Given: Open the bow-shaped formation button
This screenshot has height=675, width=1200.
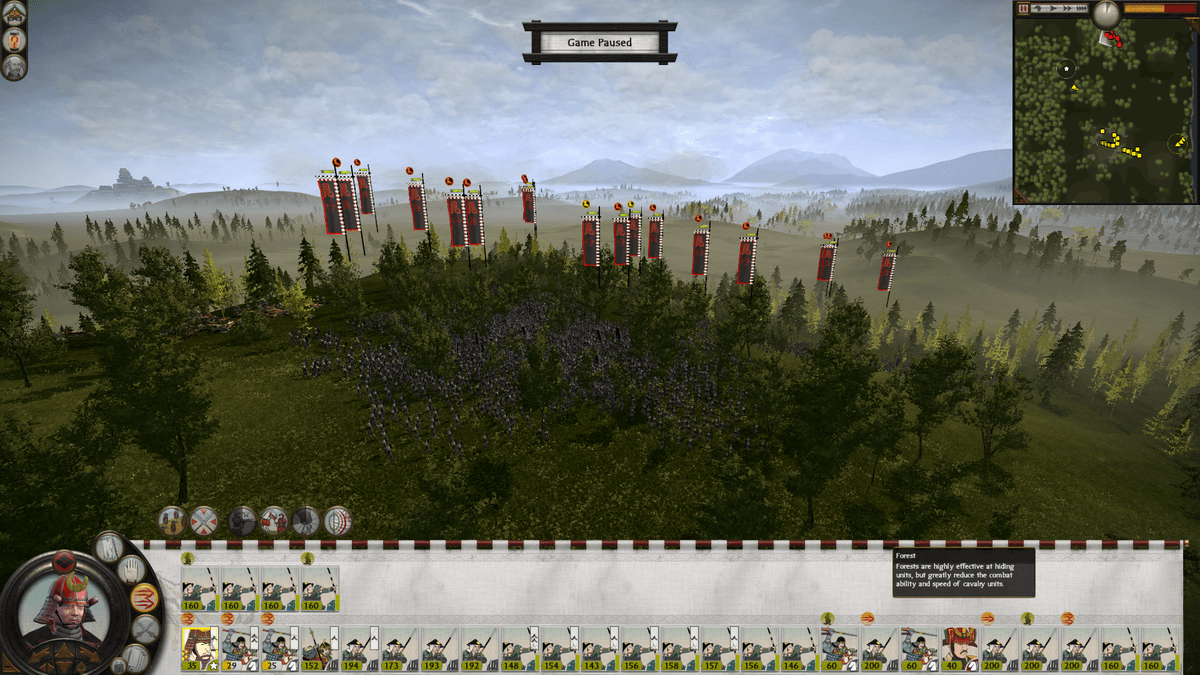Looking at the screenshot, I should [x=338, y=521].
